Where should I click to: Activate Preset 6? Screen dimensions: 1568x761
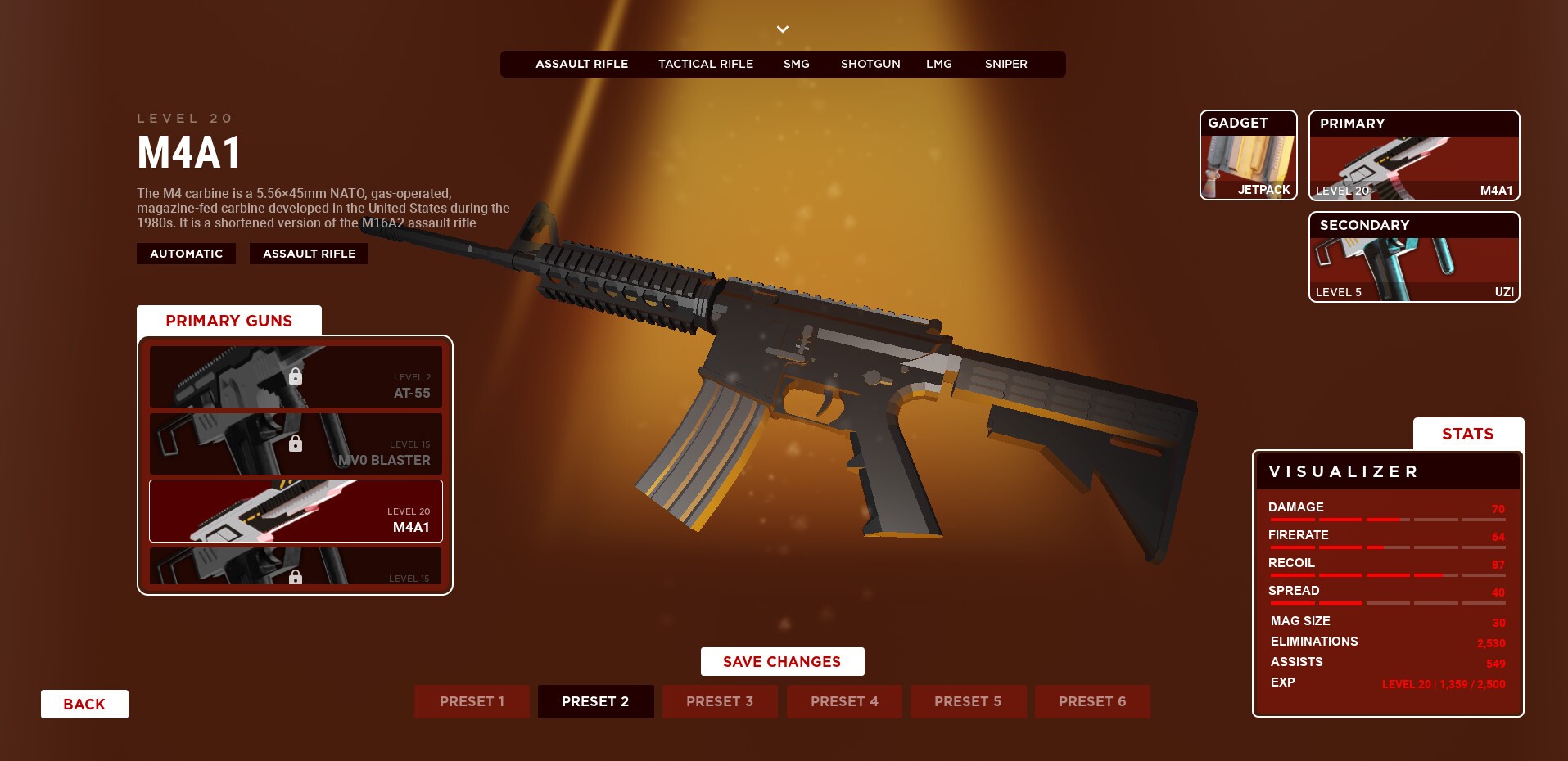(1092, 702)
